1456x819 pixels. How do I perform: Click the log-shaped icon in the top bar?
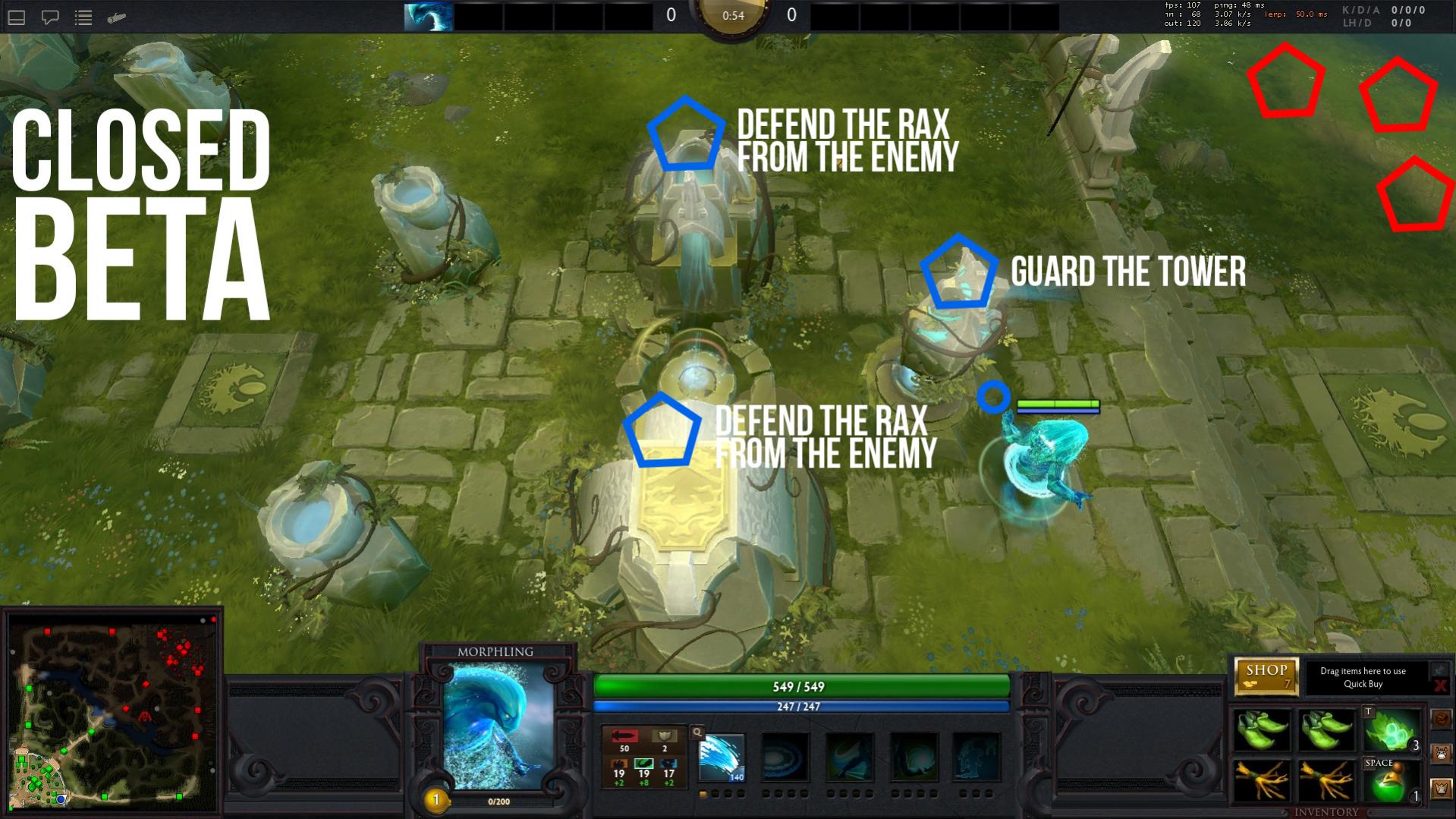117,17
